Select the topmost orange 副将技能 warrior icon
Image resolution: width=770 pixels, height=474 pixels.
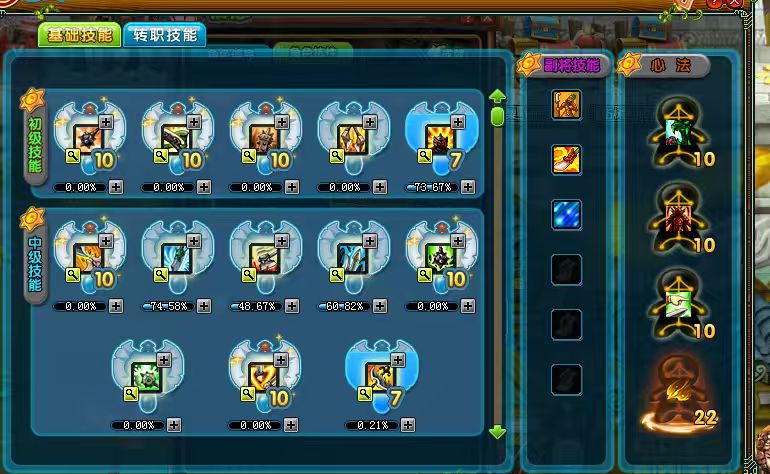(567, 104)
